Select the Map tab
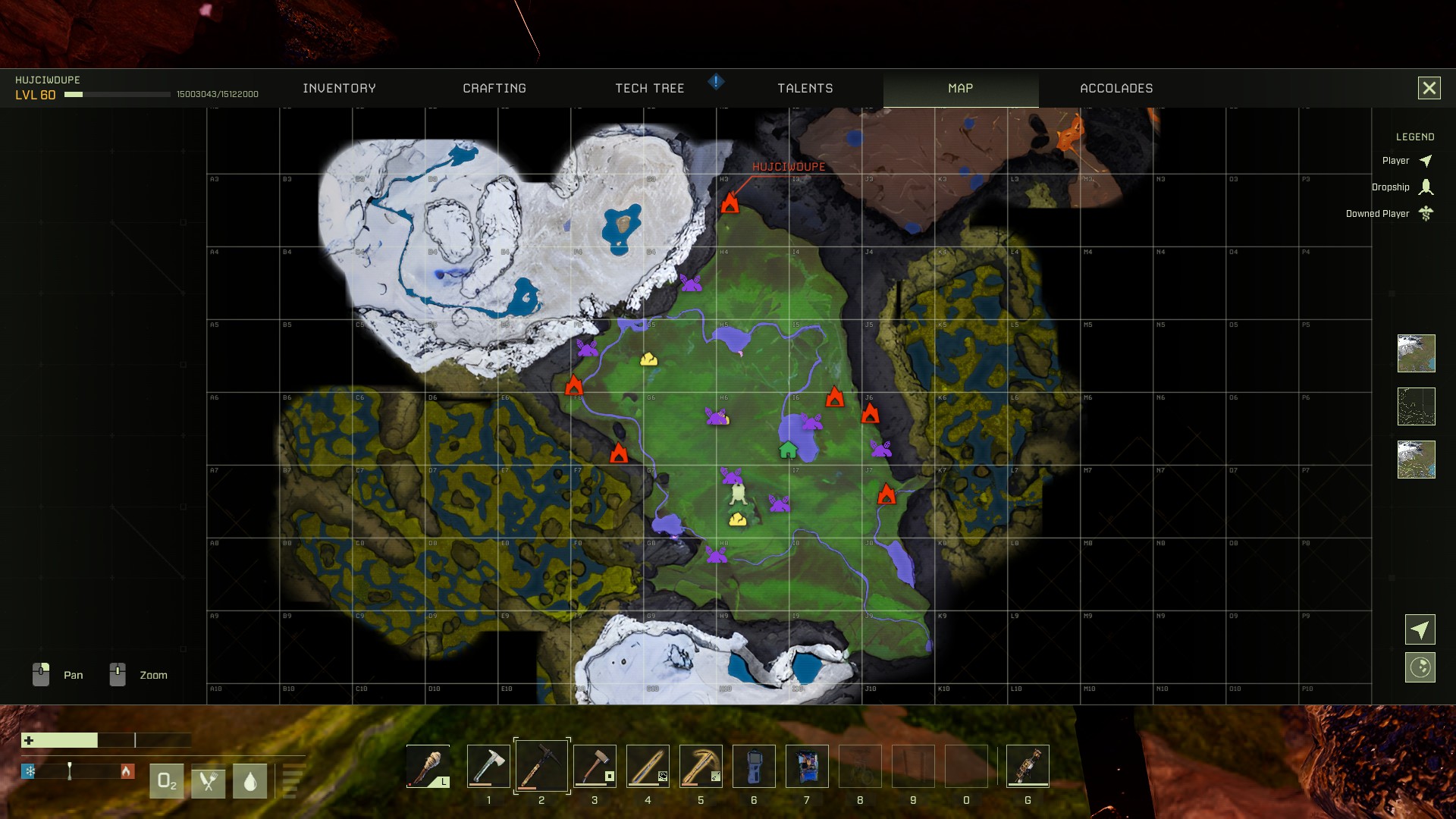This screenshot has height=819, width=1456. click(960, 89)
